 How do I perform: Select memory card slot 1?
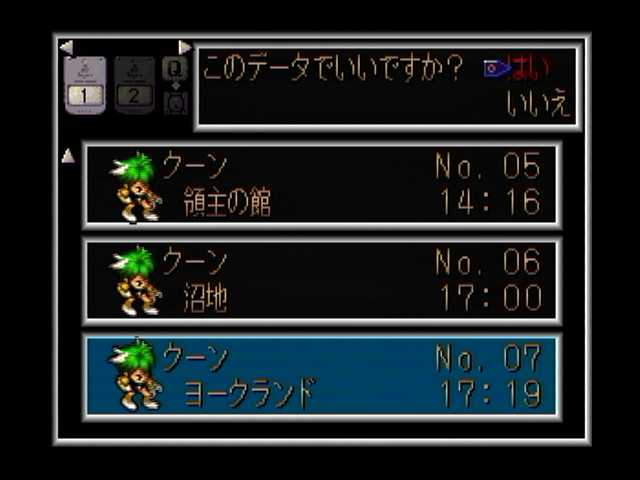(x=86, y=84)
